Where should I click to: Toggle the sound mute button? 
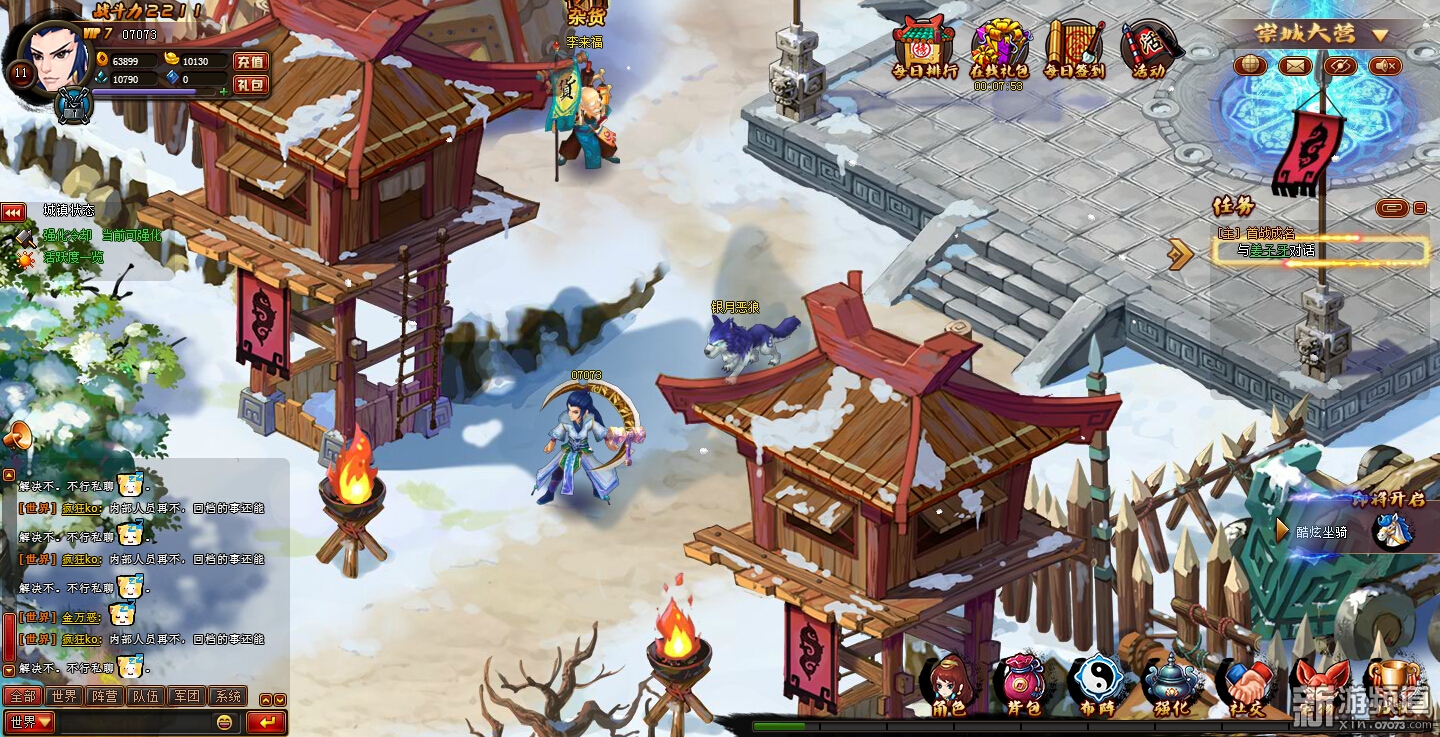click(1385, 66)
